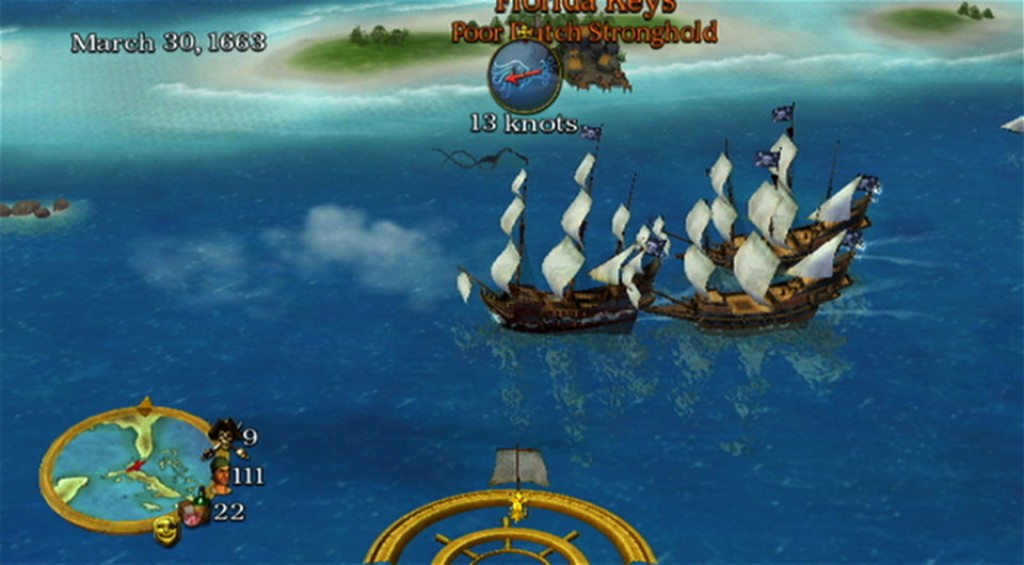The width and height of the screenshot is (1024, 565).
Task: Check the food supplies basket icon
Action: click(x=194, y=512)
